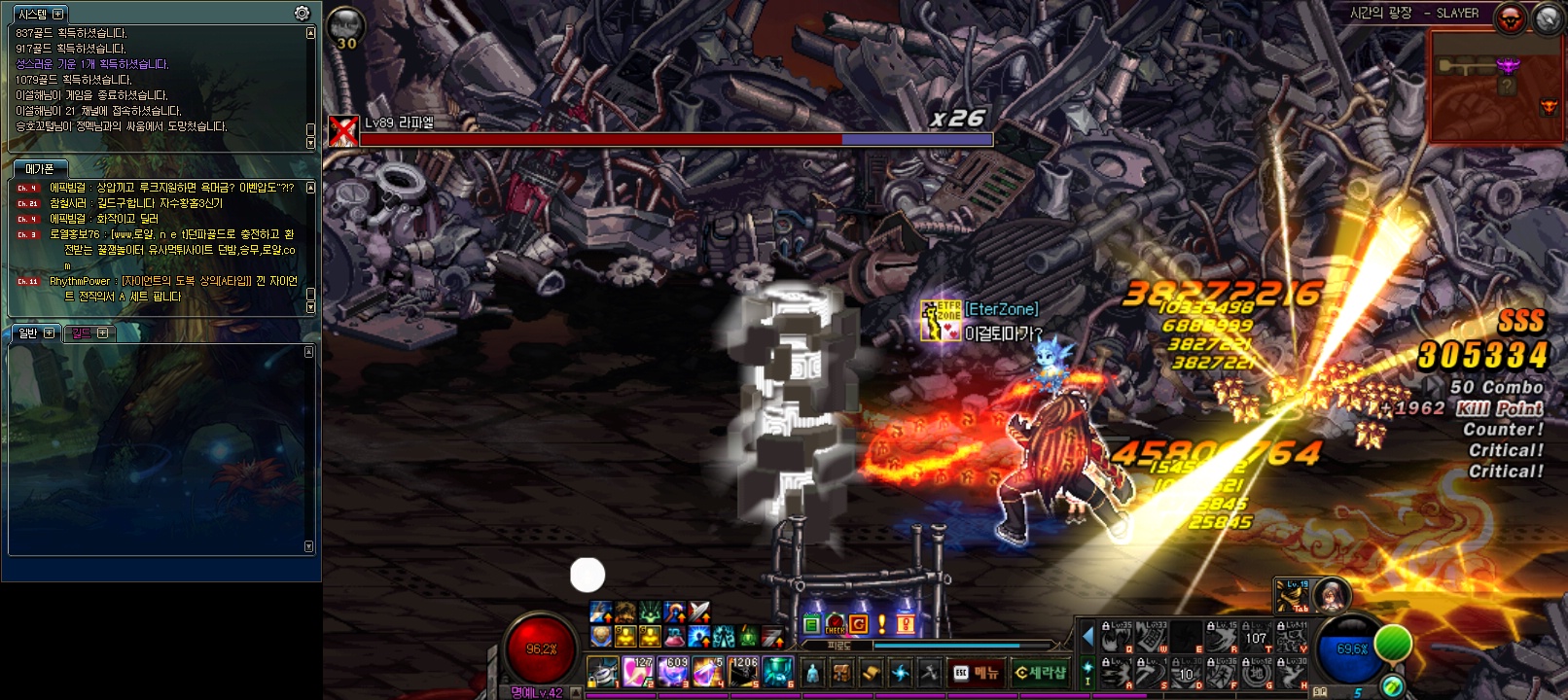Collapse the skill bar with the blue left arrow

point(1087,637)
